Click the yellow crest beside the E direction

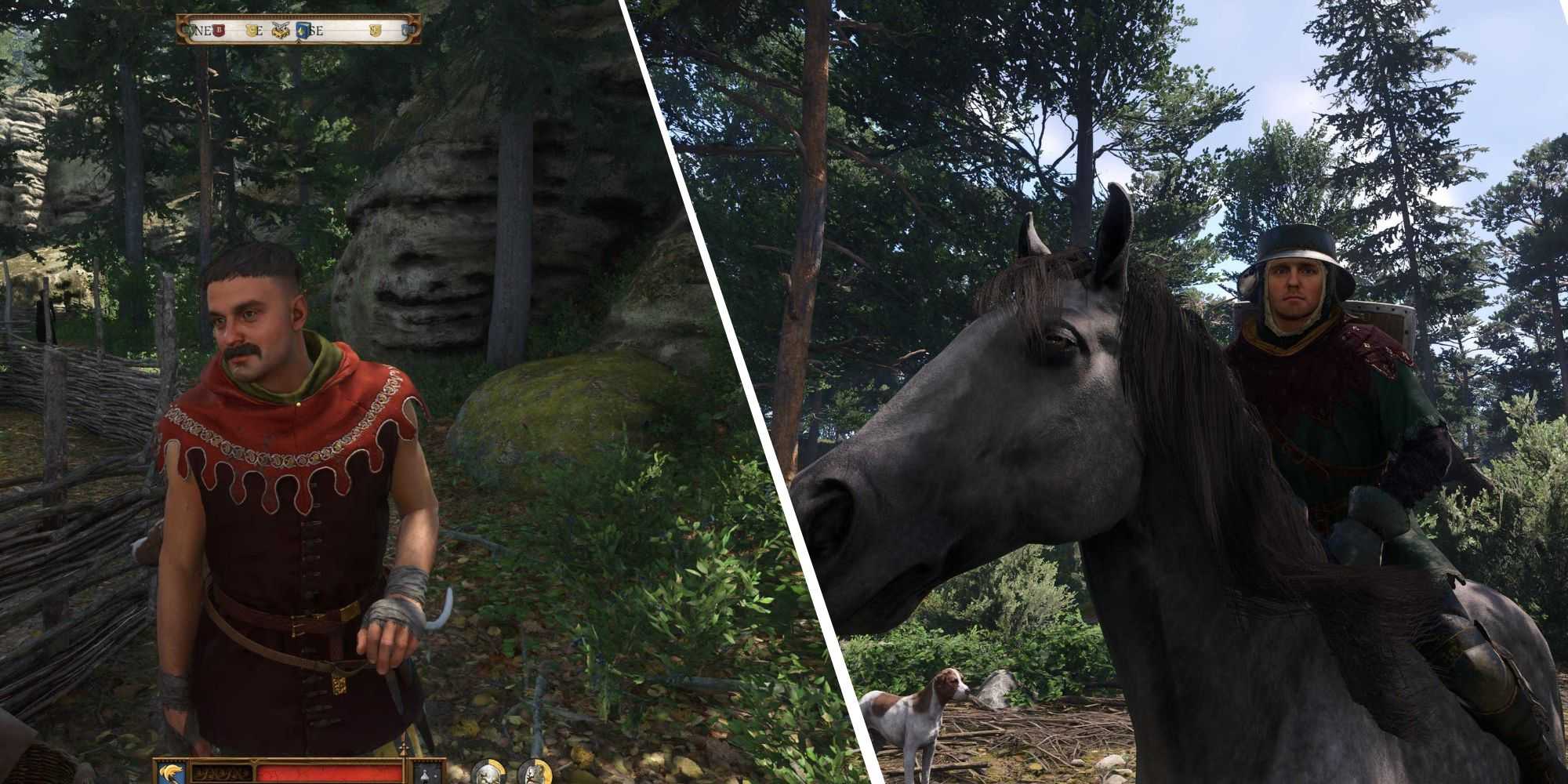click(252, 30)
